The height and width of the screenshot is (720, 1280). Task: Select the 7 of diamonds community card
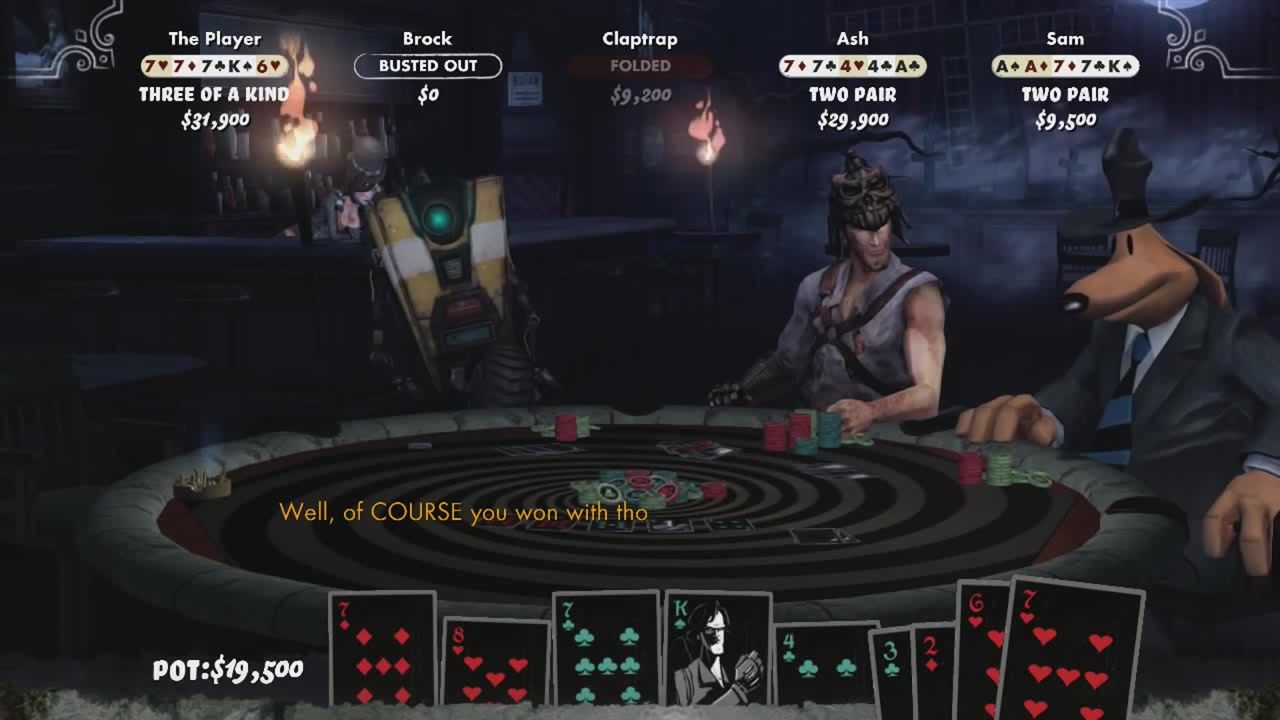click(382, 648)
